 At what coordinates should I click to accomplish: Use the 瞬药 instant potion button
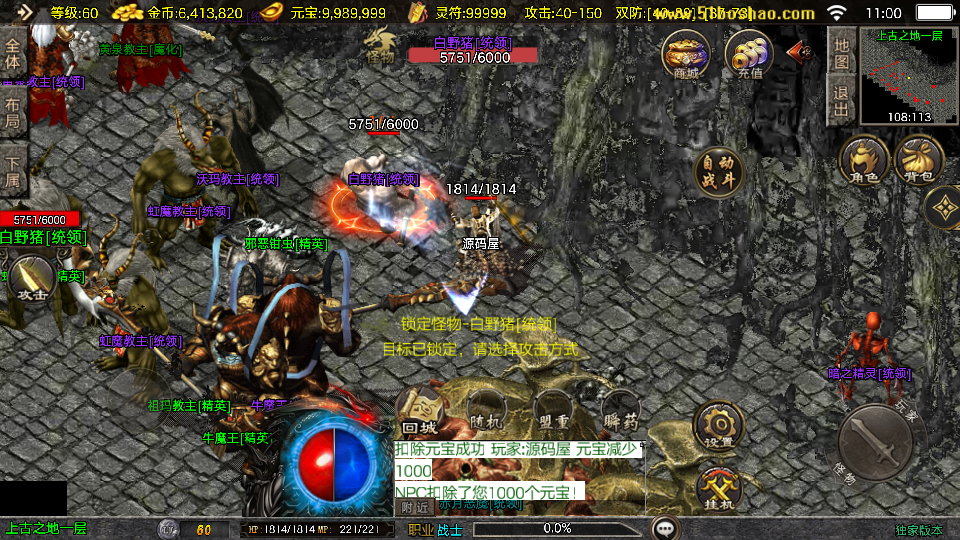coord(620,410)
